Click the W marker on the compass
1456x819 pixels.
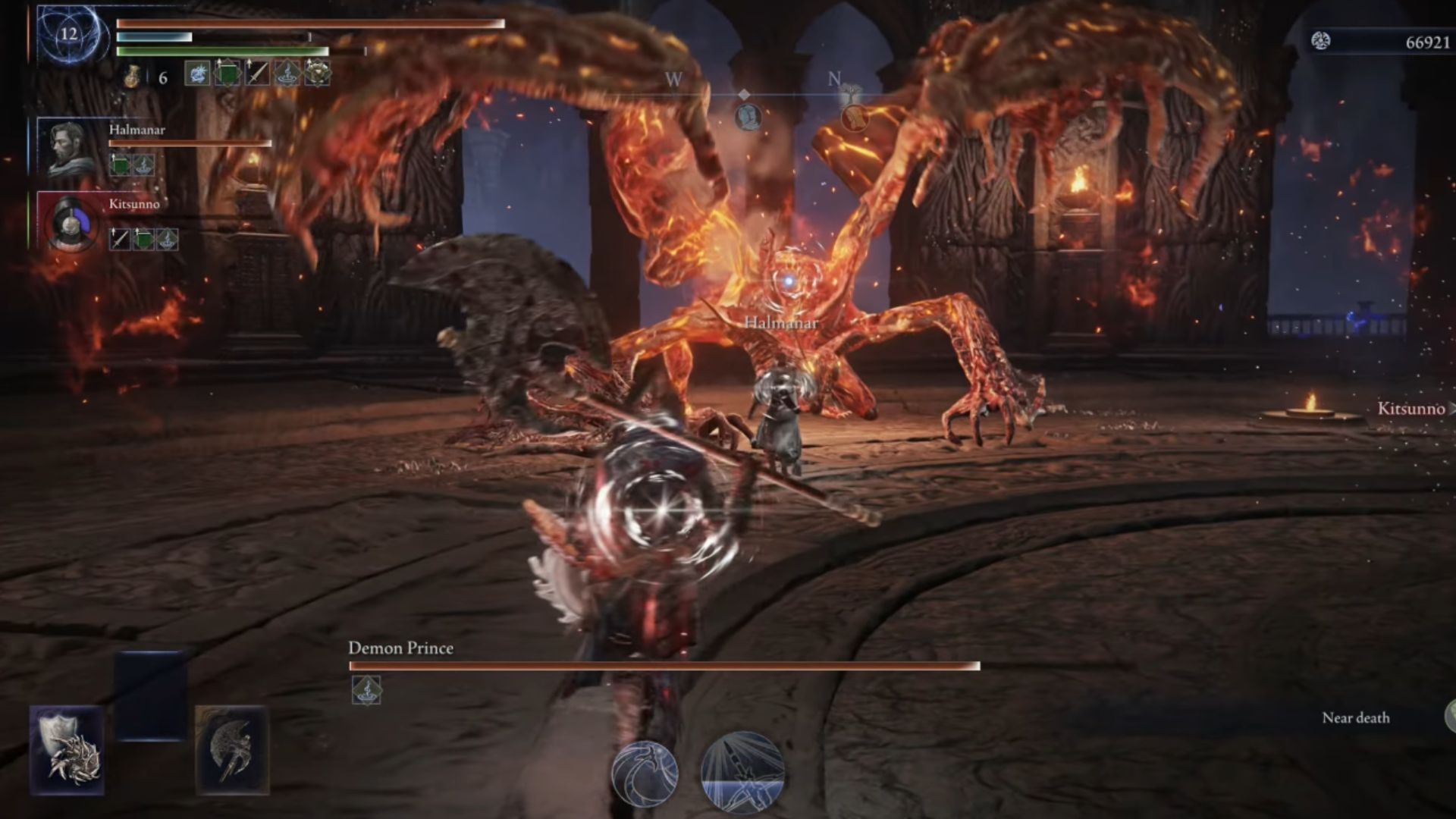click(x=673, y=78)
